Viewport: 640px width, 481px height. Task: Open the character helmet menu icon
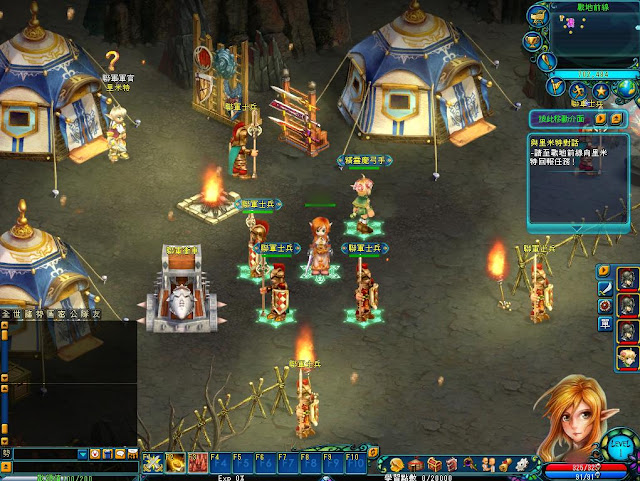[397, 464]
